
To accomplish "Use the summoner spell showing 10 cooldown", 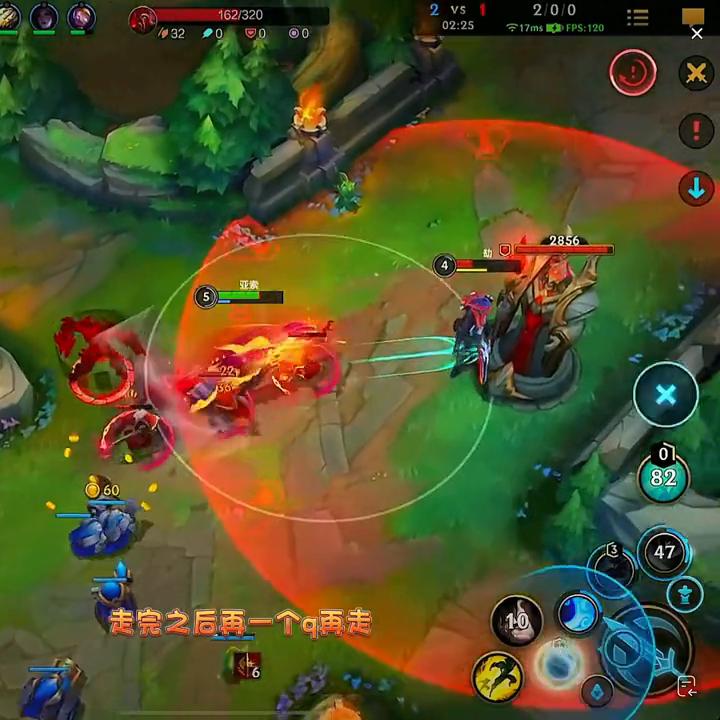I will click(517, 621).
